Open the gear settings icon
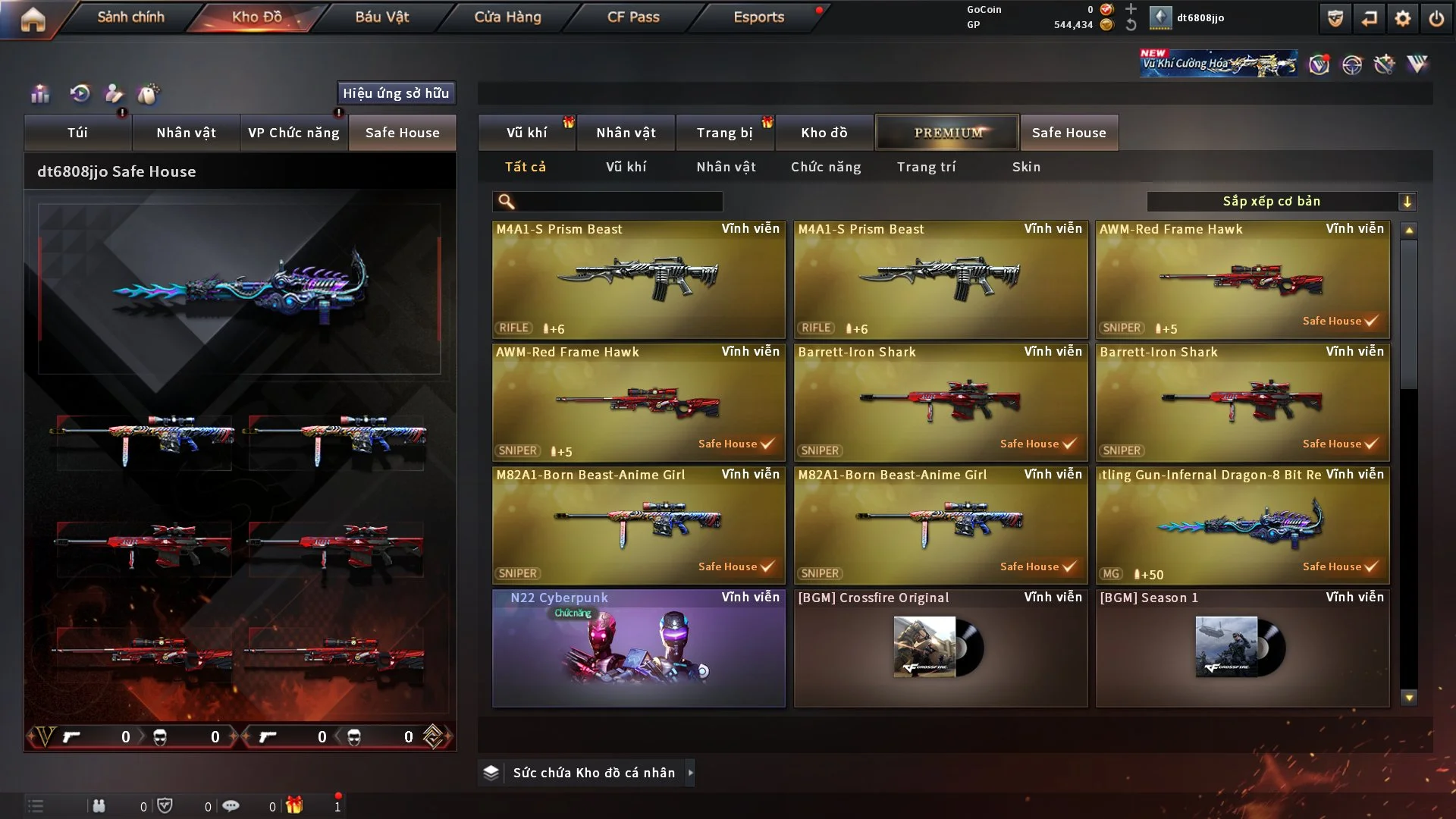The width and height of the screenshot is (1456, 819). click(1402, 18)
